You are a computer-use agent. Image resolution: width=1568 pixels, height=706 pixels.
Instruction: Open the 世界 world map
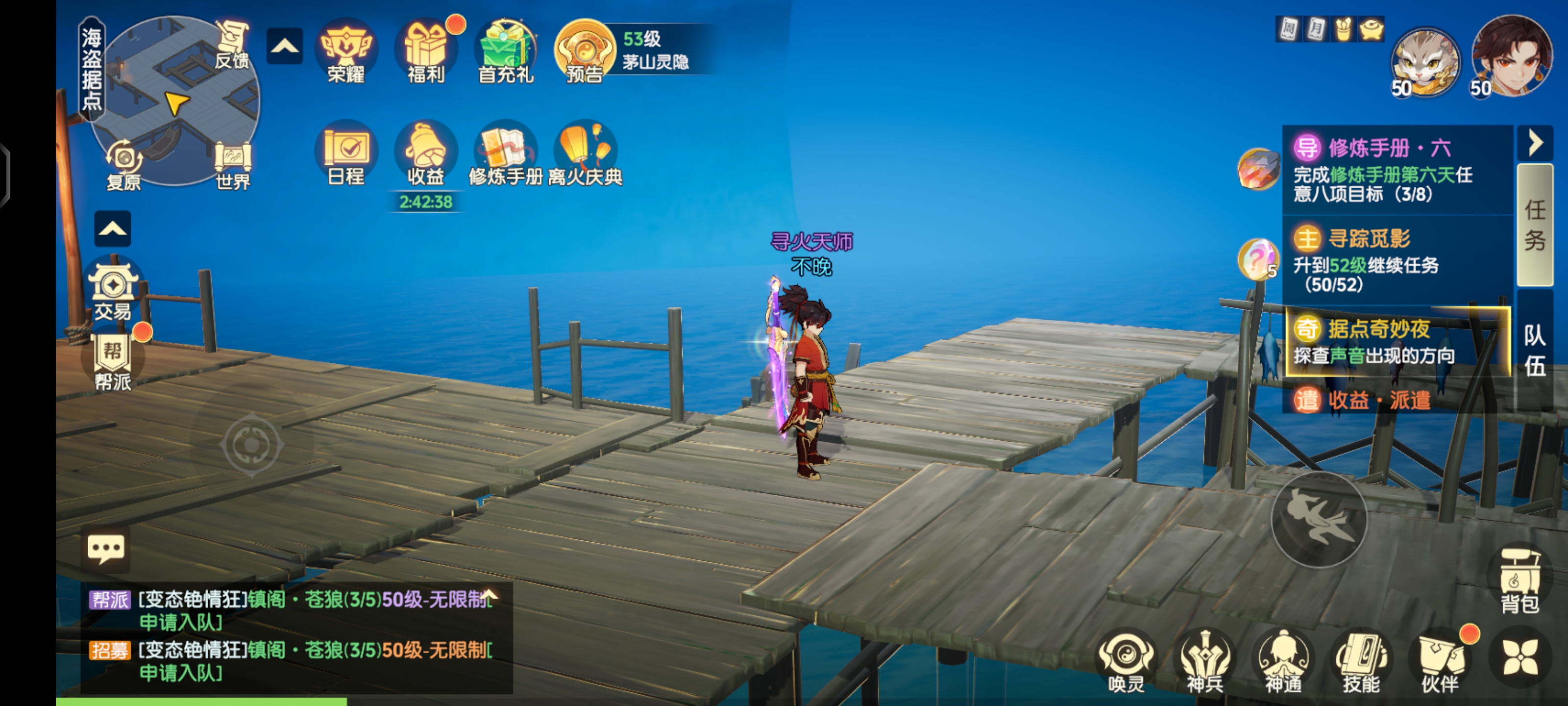tap(233, 164)
